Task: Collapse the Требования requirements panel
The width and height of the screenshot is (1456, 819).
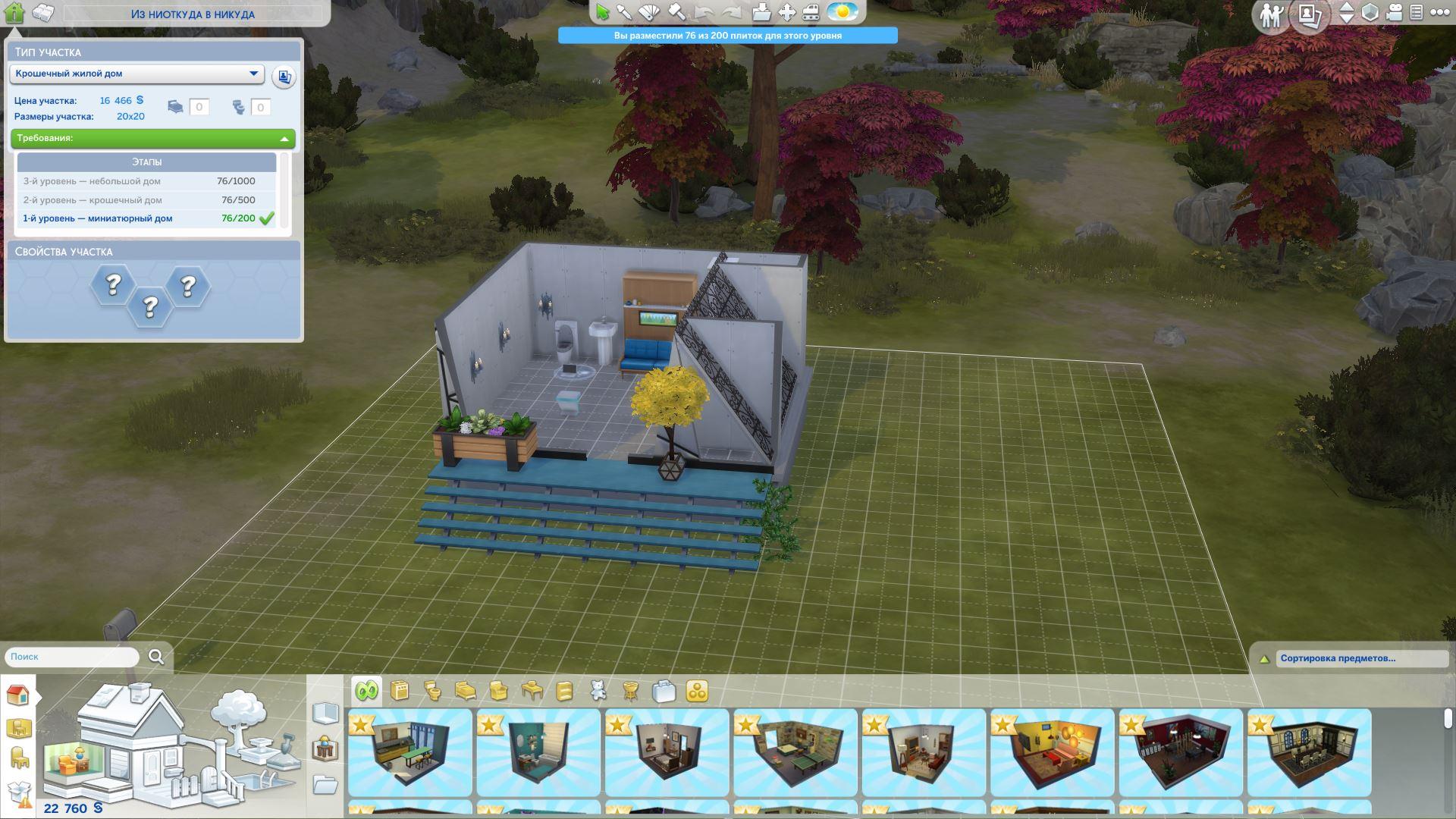Action: [284, 139]
